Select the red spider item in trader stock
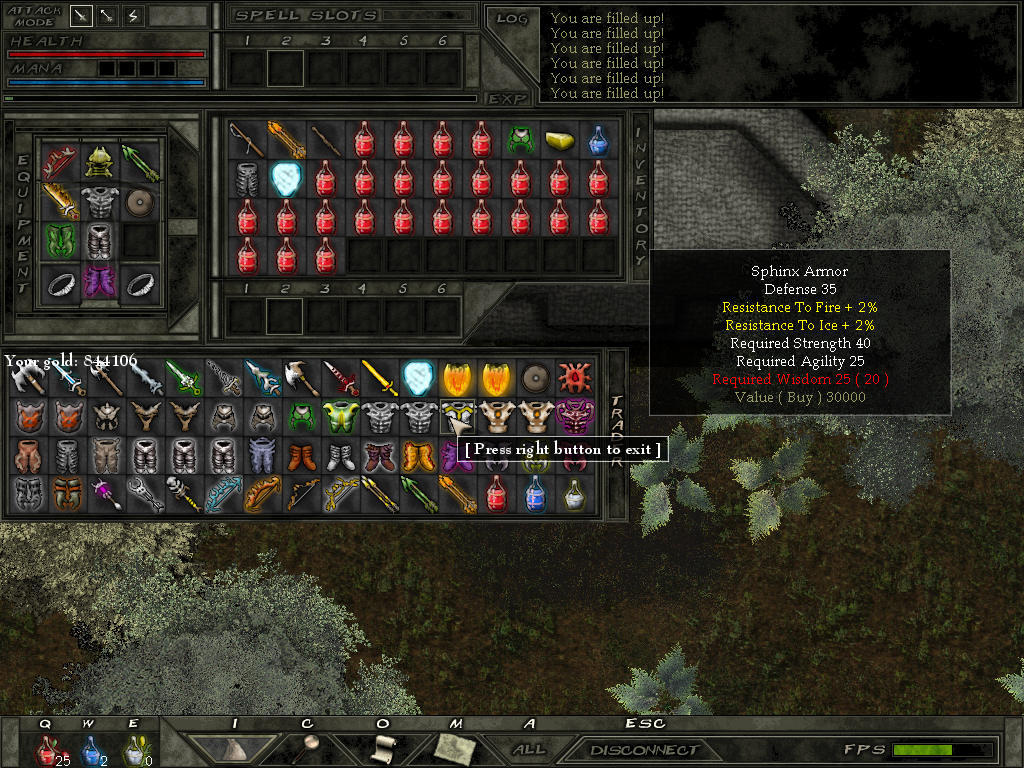1024x768 pixels. pos(574,378)
